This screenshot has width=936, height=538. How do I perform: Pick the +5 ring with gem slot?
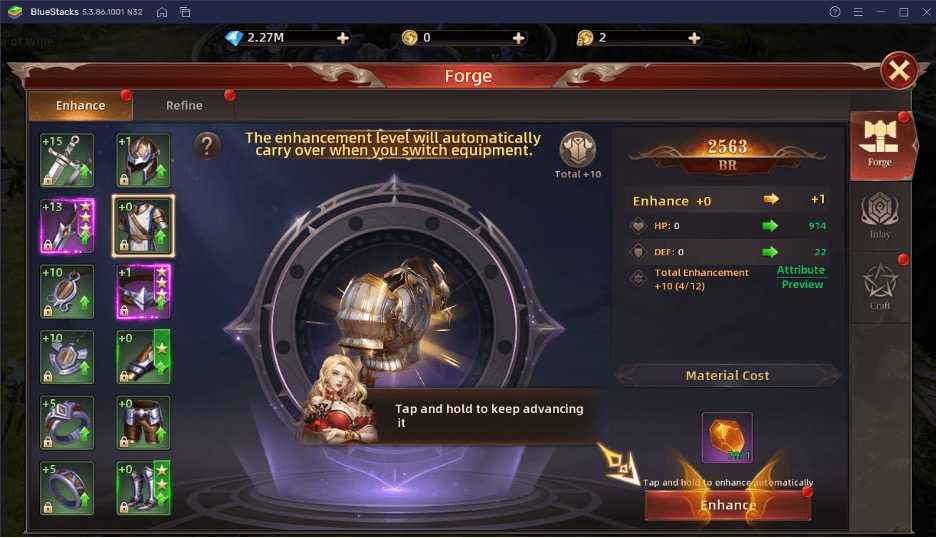pyautogui.click(x=67, y=422)
